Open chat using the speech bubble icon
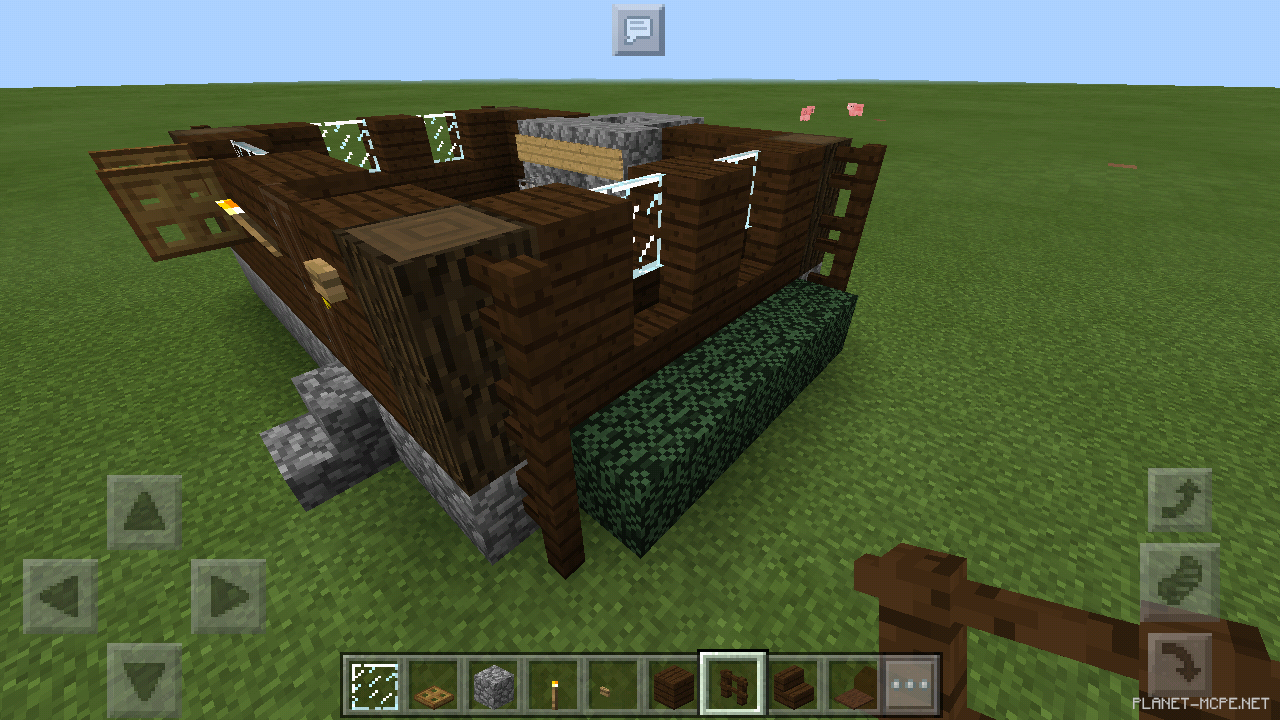 coord(639,31)
